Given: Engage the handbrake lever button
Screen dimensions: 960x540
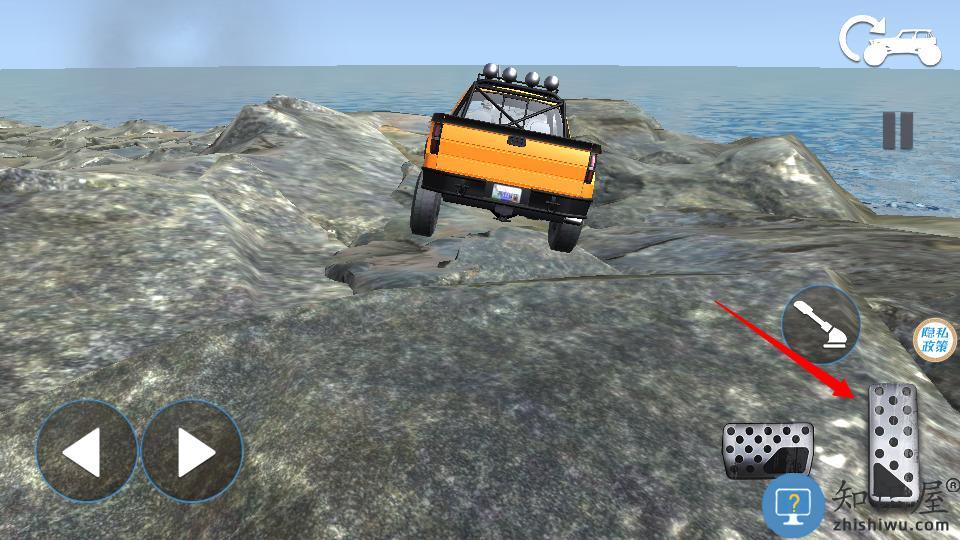Looking at the screenshot, I should pyautogui.click(x=820, y=325).
